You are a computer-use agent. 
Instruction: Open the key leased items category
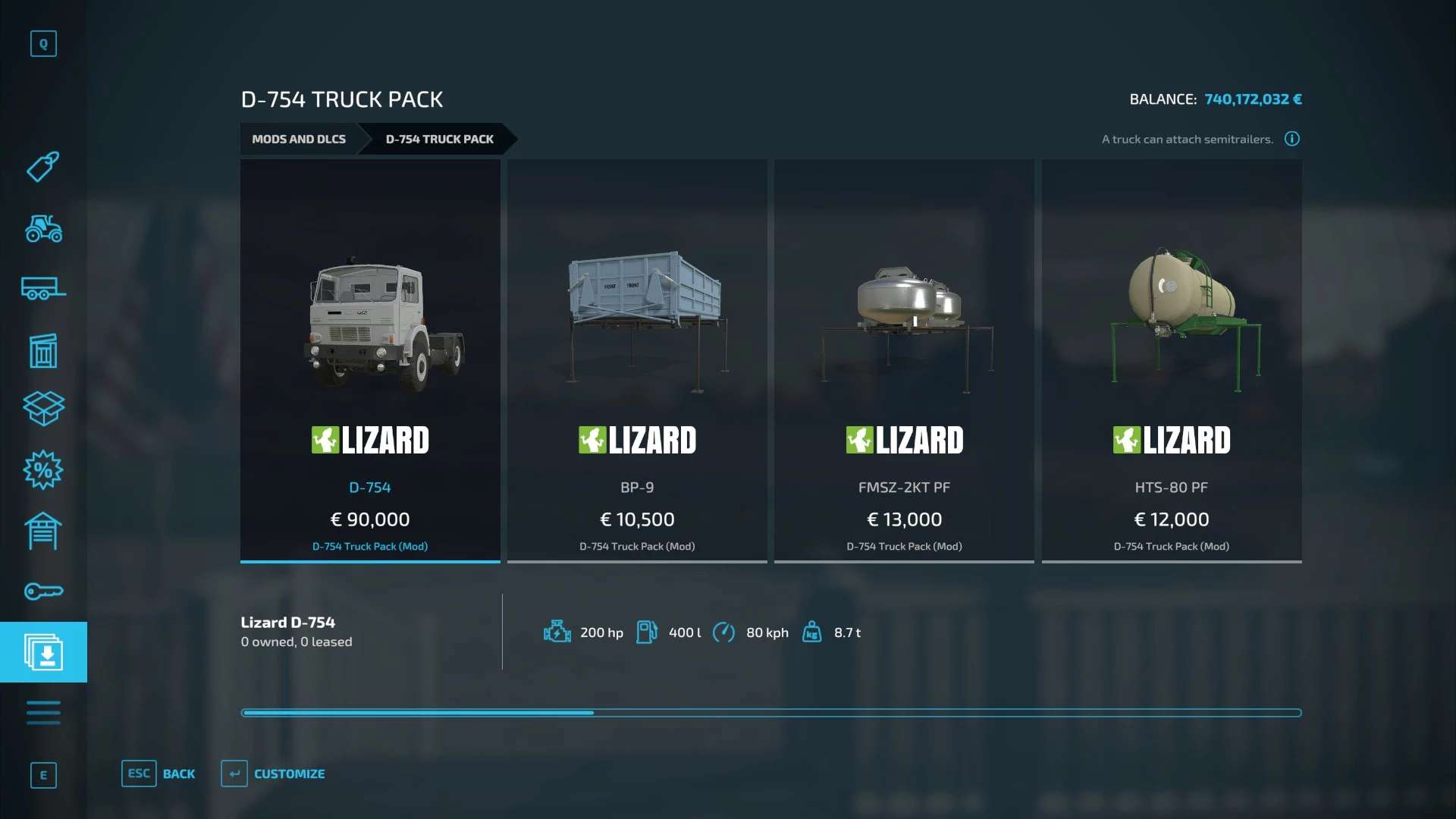43,591
